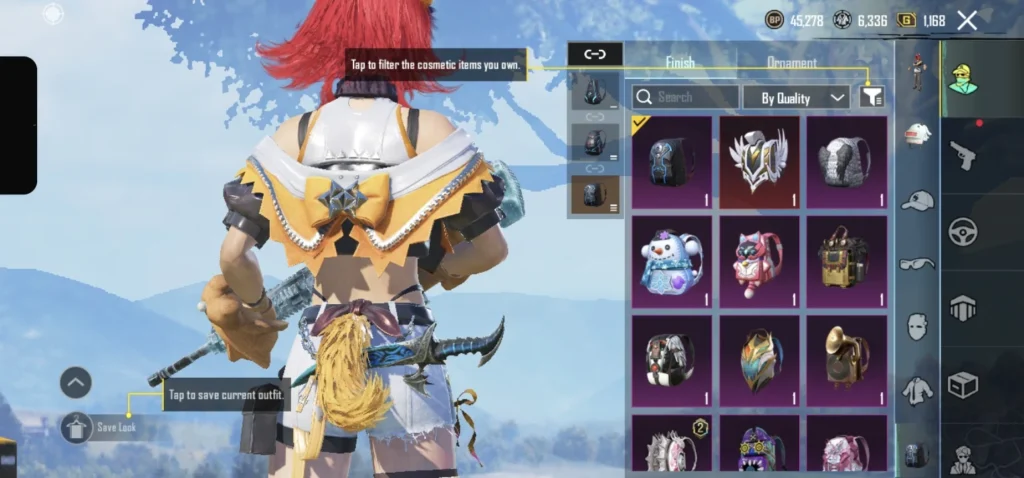
Task: Show the cap headwear category
Action: coord(917,200)
